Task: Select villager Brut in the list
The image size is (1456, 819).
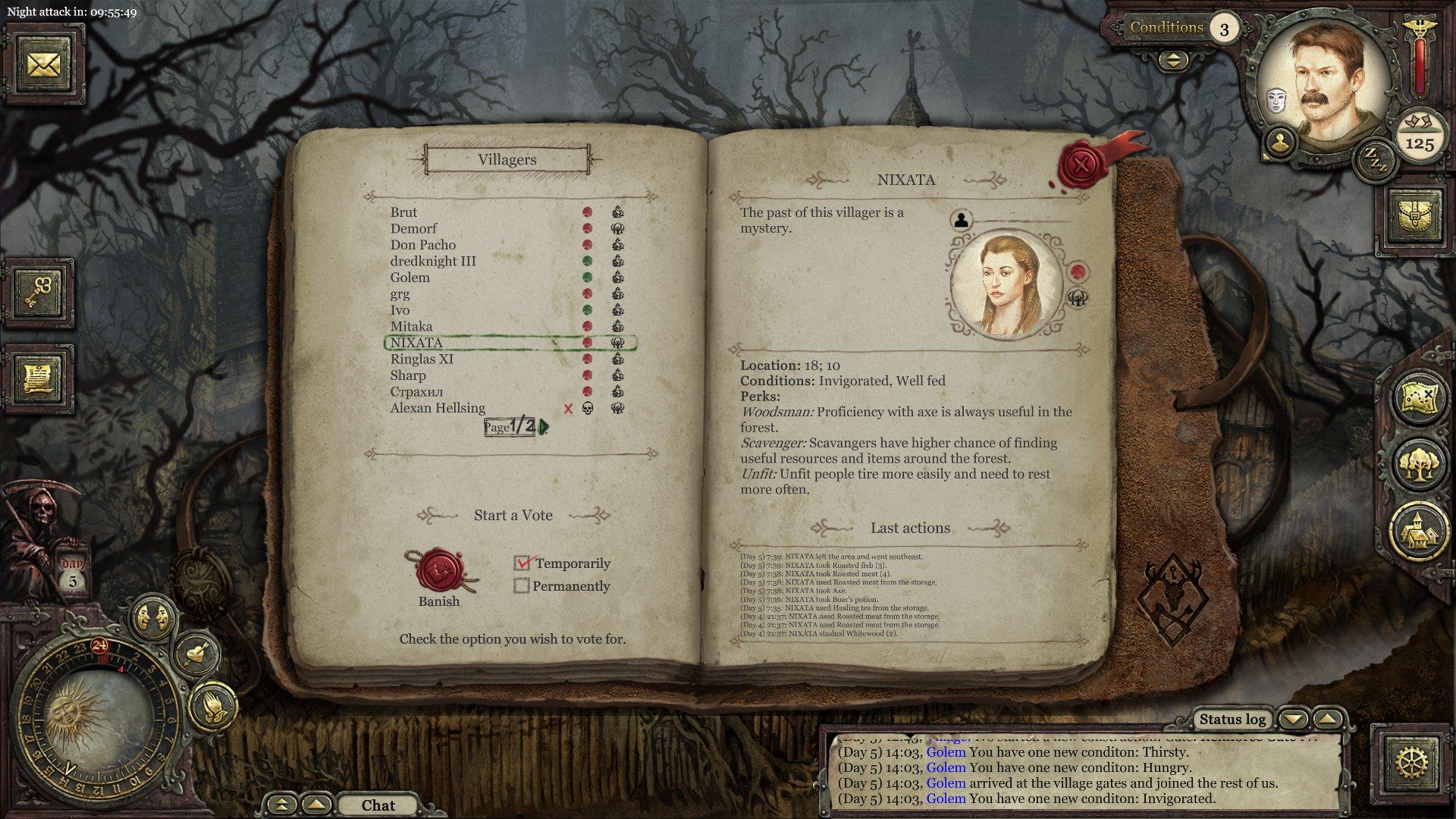Action: 403,212
